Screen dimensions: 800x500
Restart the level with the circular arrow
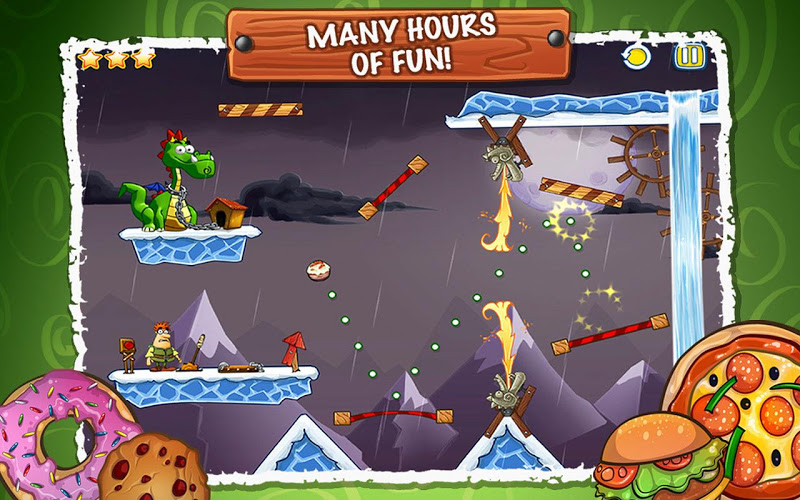[636, 57]
